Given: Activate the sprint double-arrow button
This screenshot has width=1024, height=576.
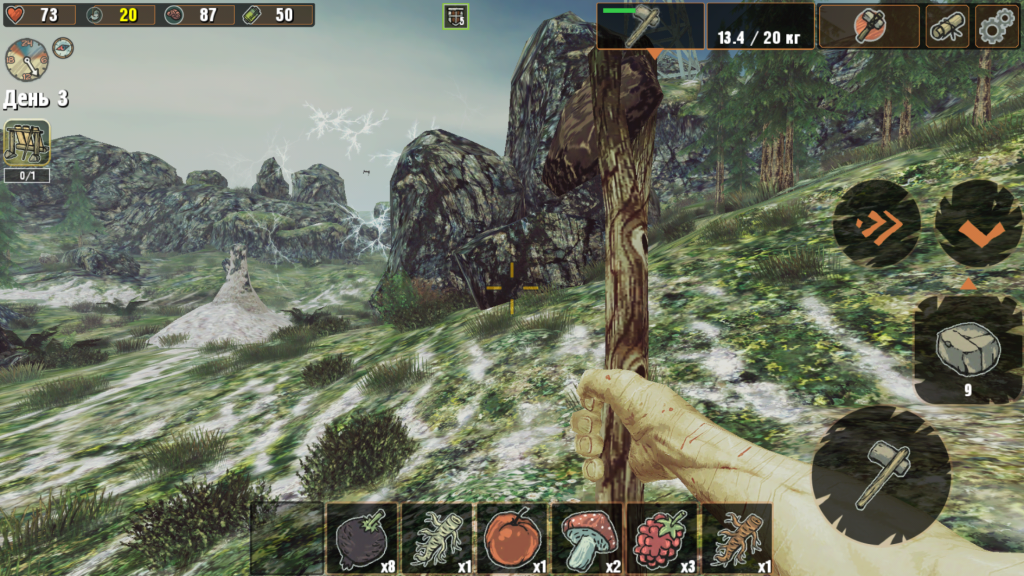Looking at the screenshot, I should [877, 223].
